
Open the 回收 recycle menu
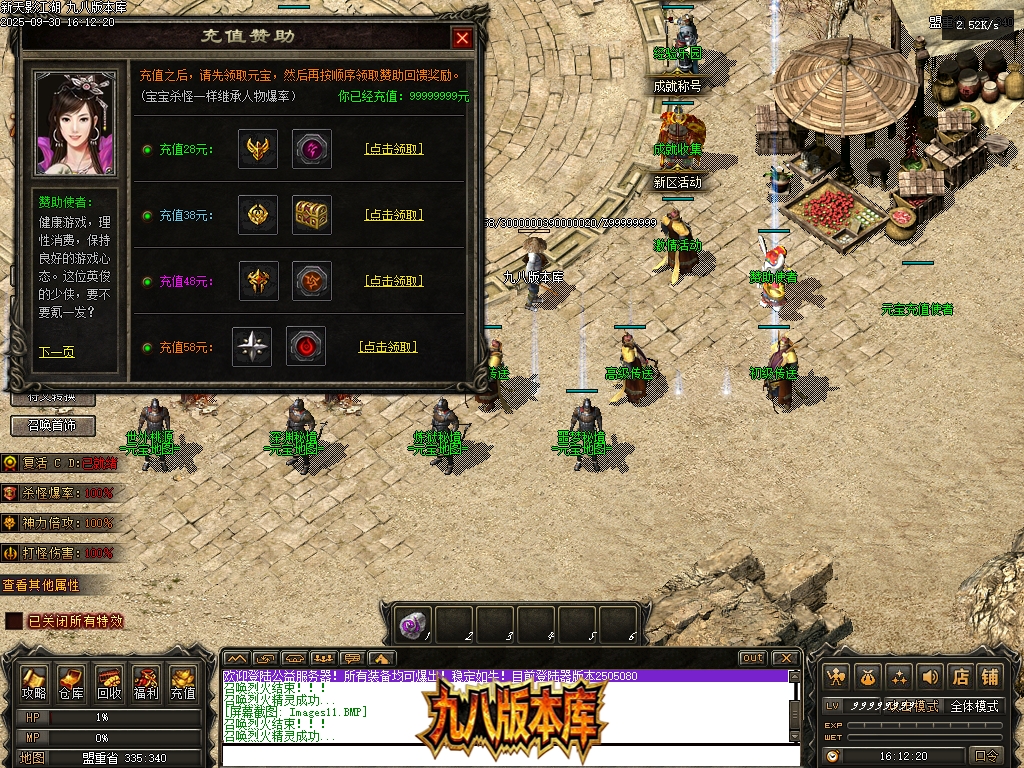109,683
